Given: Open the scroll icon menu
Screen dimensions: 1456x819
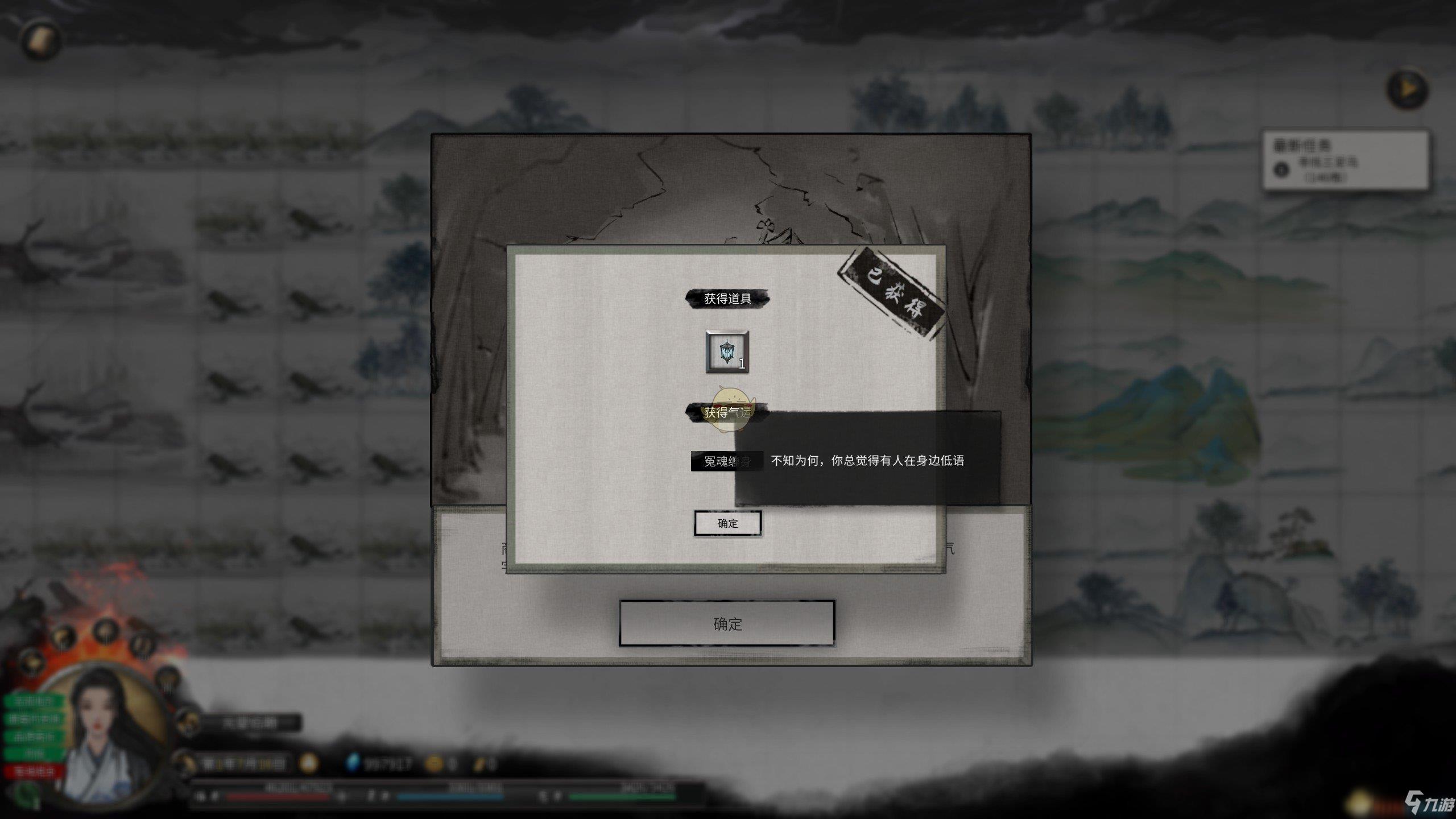Looking at the screenshot, I should 41,39.
